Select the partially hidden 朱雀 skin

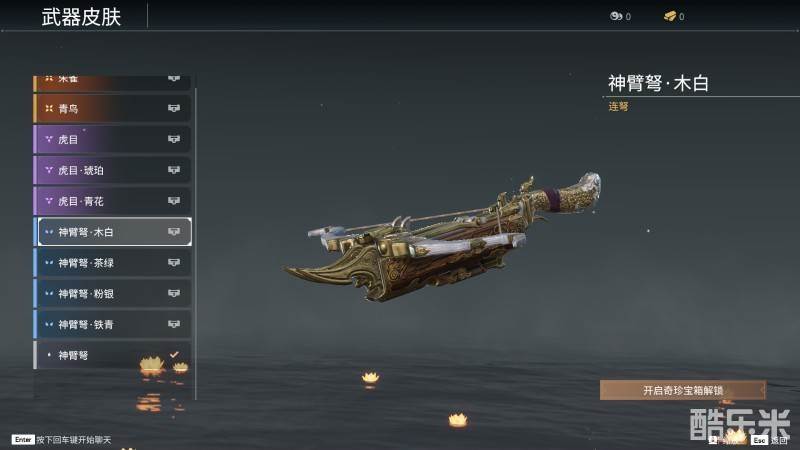(x=112, y=79)
